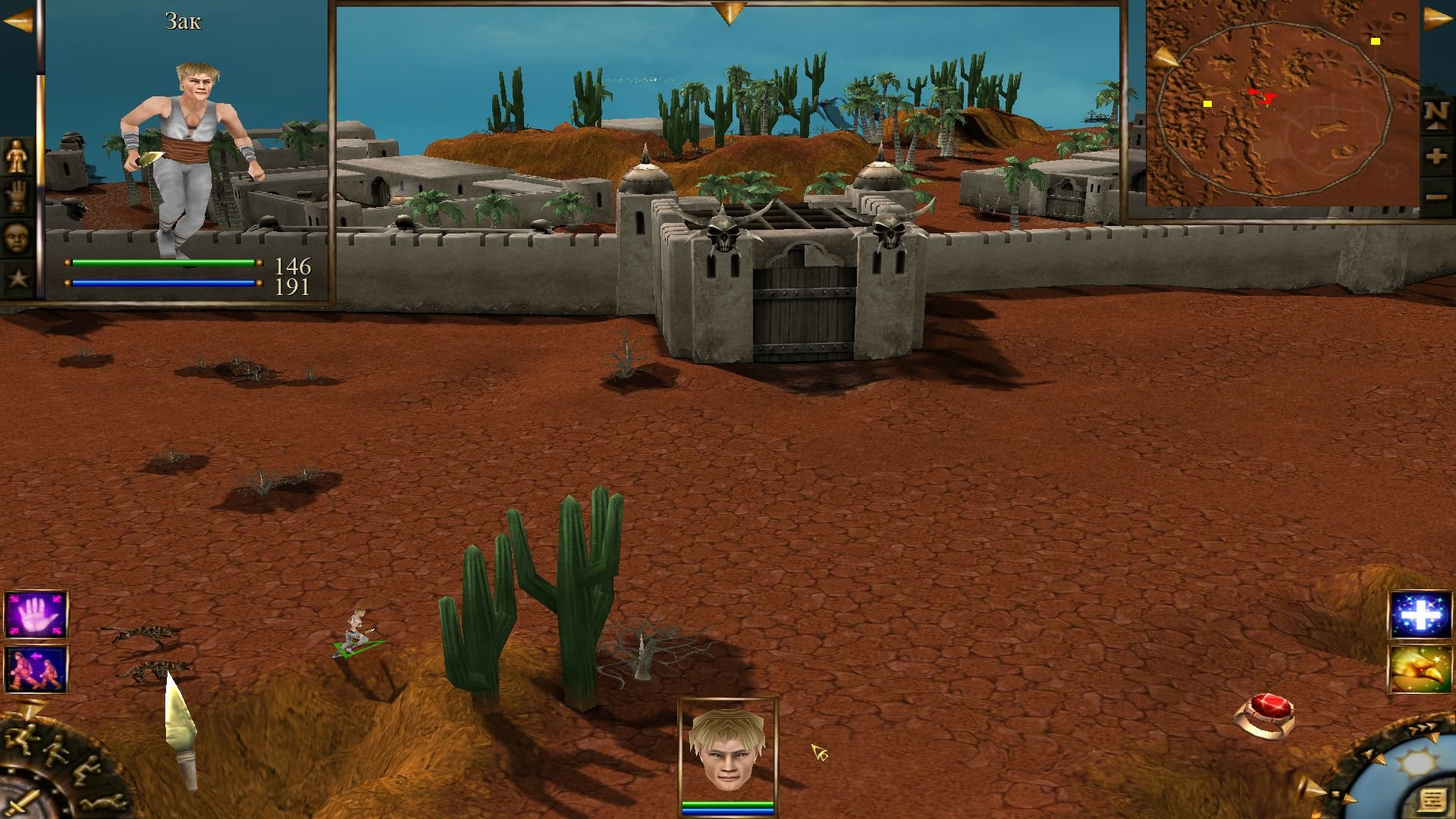Select Zak's portrait at the bottom
1456x819 pixels.
point(727,751)
